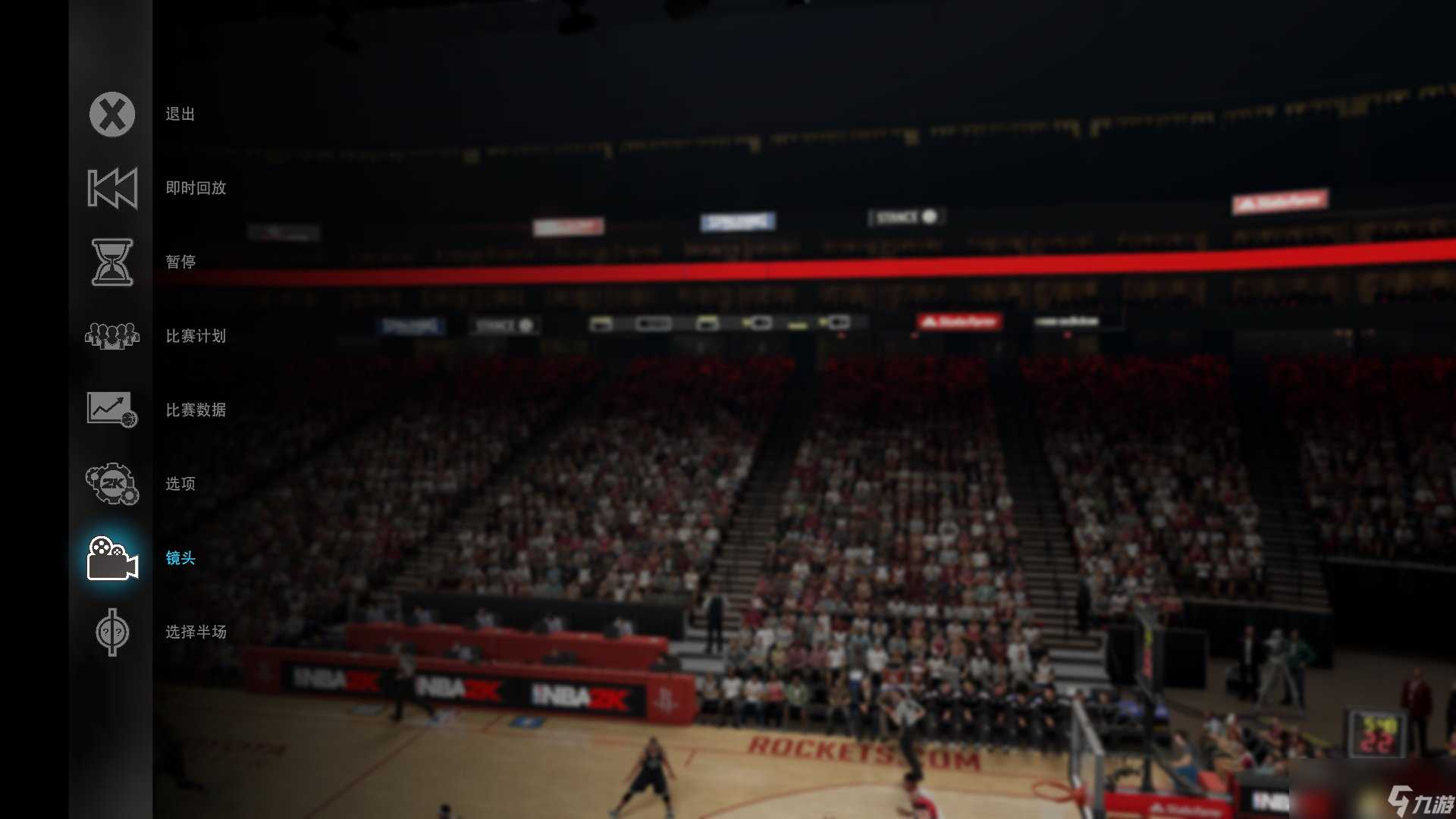Image resolution: width=1456 pixels, height=819 pixels.
Task: Select the highlighted camera (镜头) icon
Action: (111, 559)
